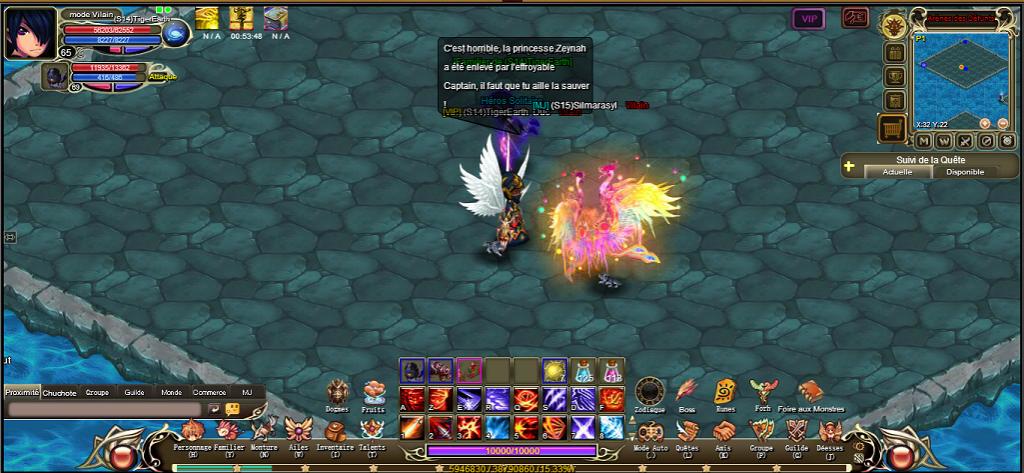This screenshot has height=473, width=1024.
Task: Open the Foire aux Monstres book
Action: pyautogui.click(x=810, y=391)
